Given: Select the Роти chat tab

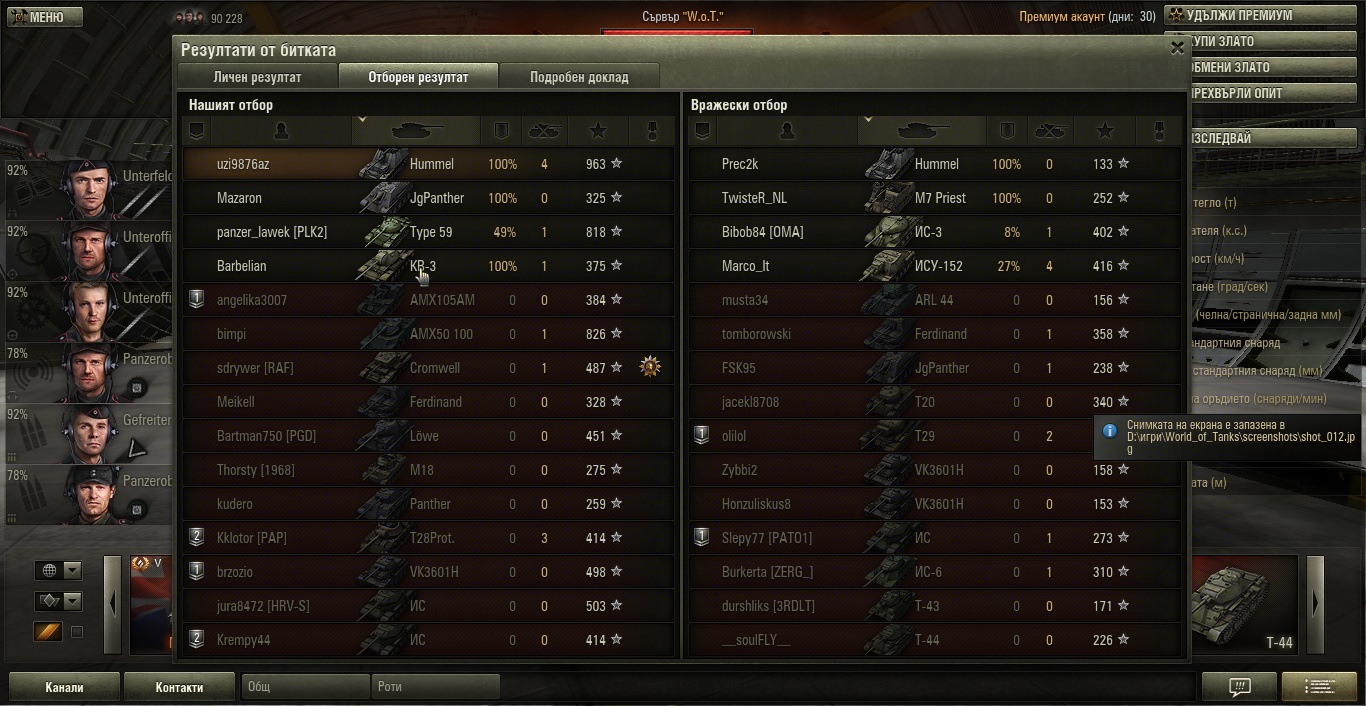Looking at the screenshot, I should coord(435,687).
